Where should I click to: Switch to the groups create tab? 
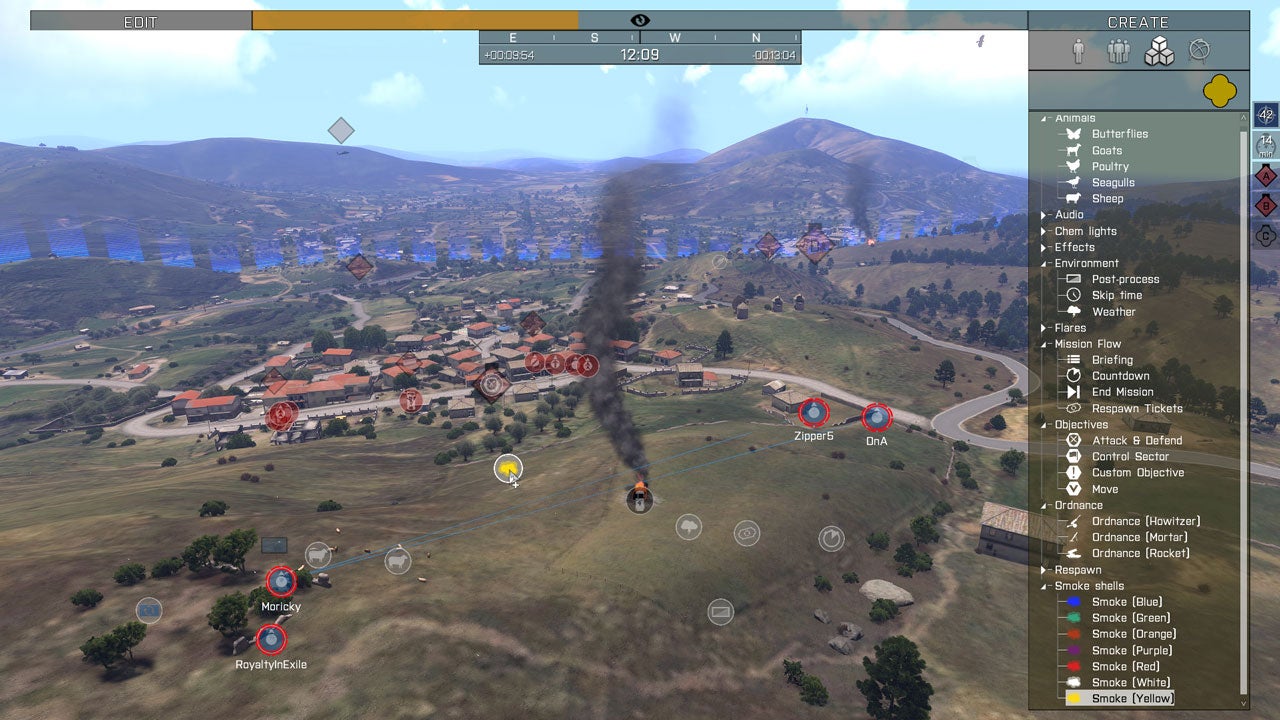(1118, 52)
